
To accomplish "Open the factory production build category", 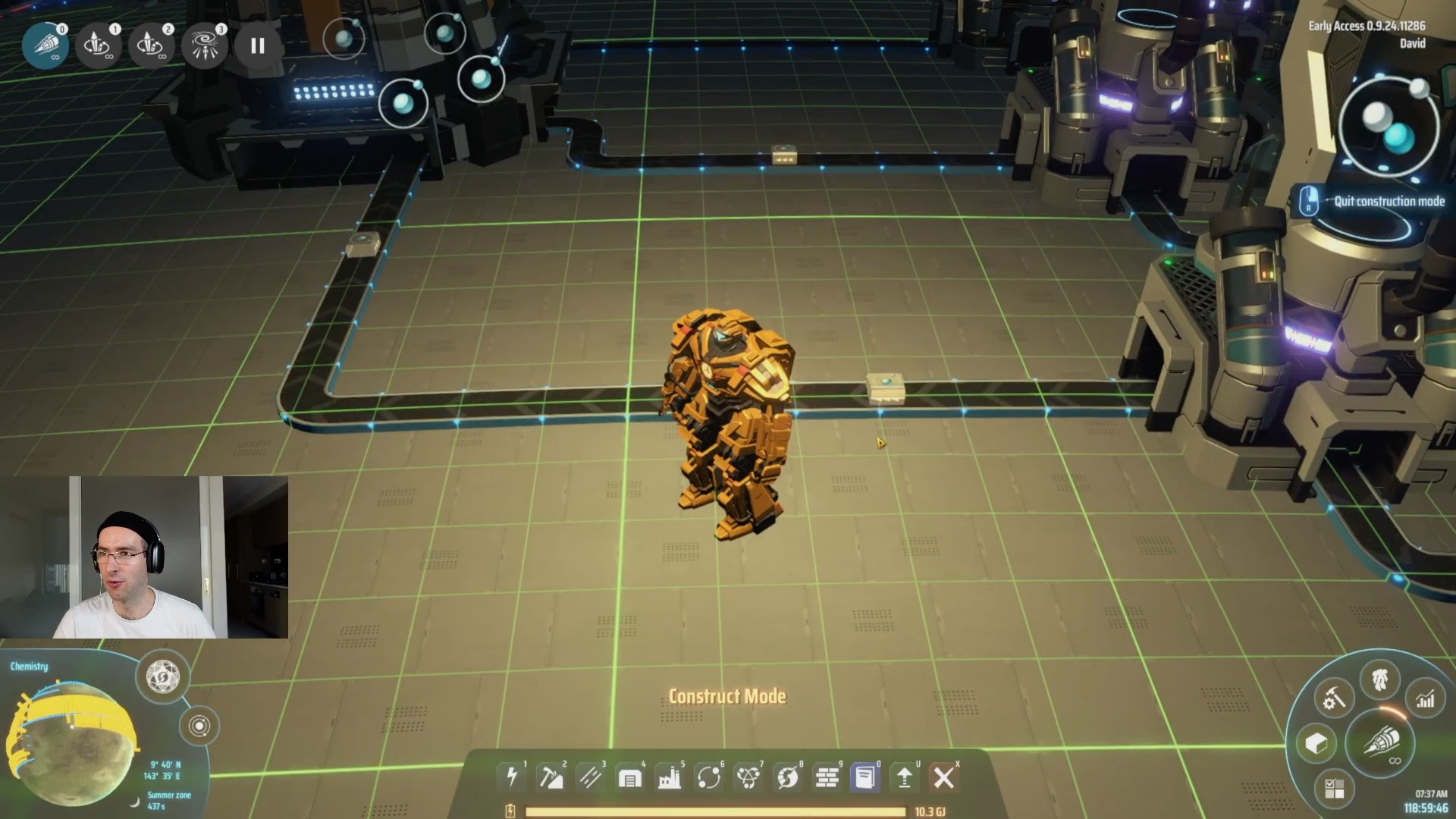I will click(669, 777).
